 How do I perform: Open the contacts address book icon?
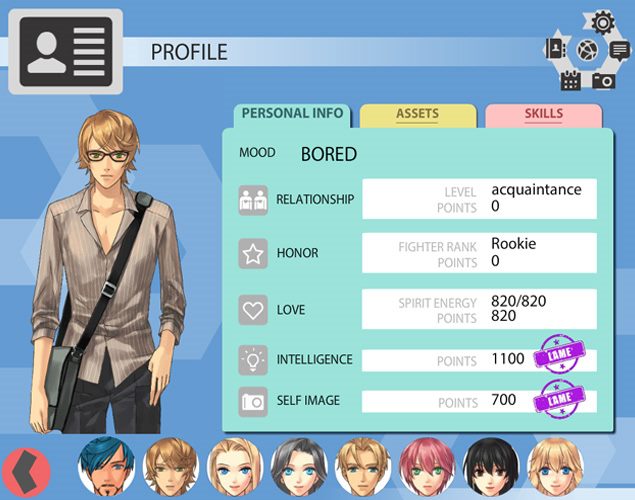556,49
